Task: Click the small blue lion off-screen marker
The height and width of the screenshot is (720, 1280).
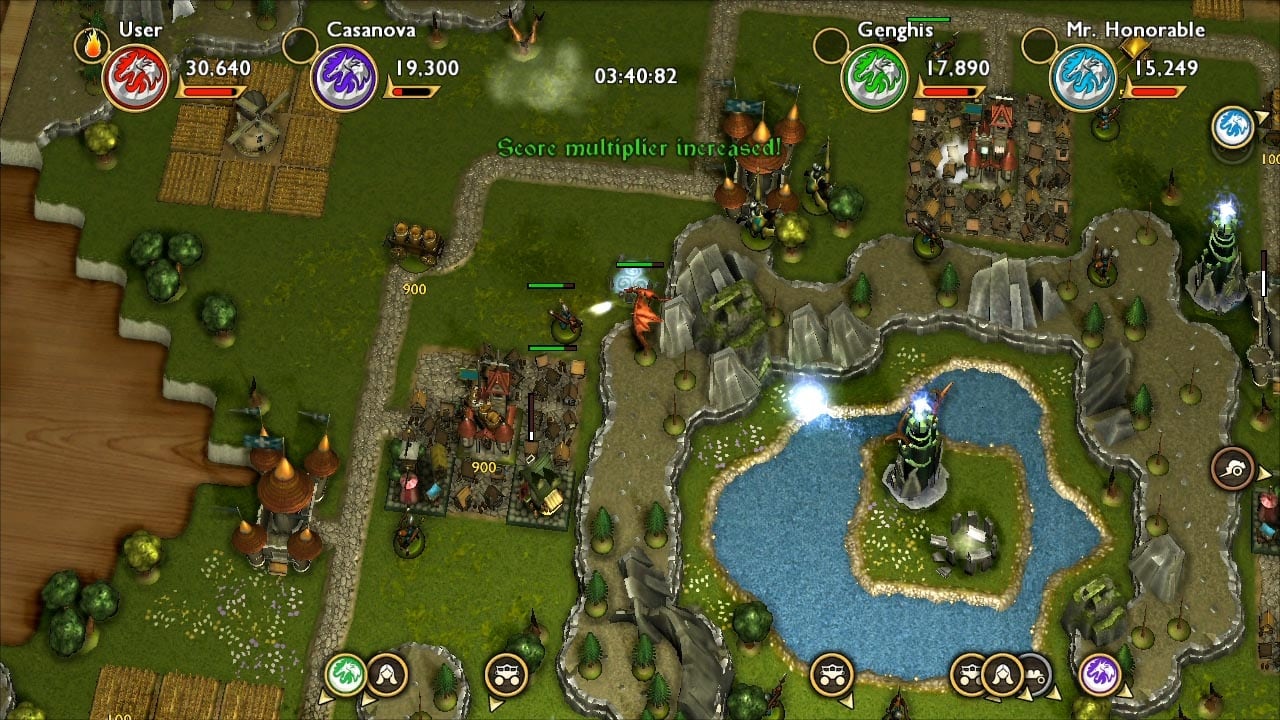Action: (x=1232, y=128)
